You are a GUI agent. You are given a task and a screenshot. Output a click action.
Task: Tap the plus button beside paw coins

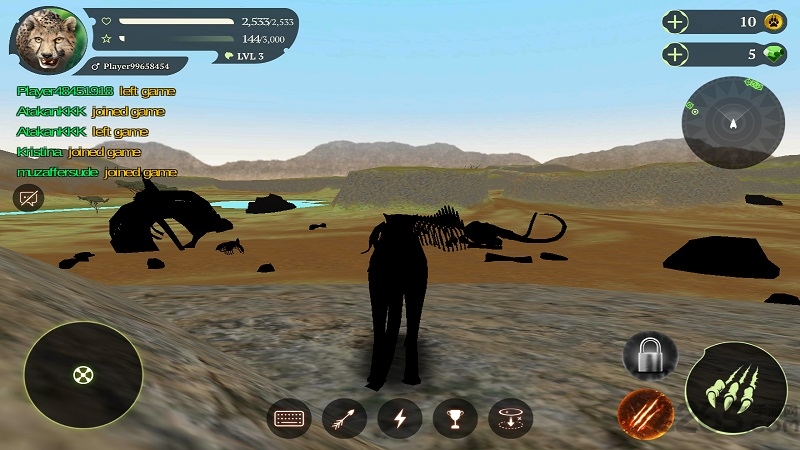[x=677, y=22]
